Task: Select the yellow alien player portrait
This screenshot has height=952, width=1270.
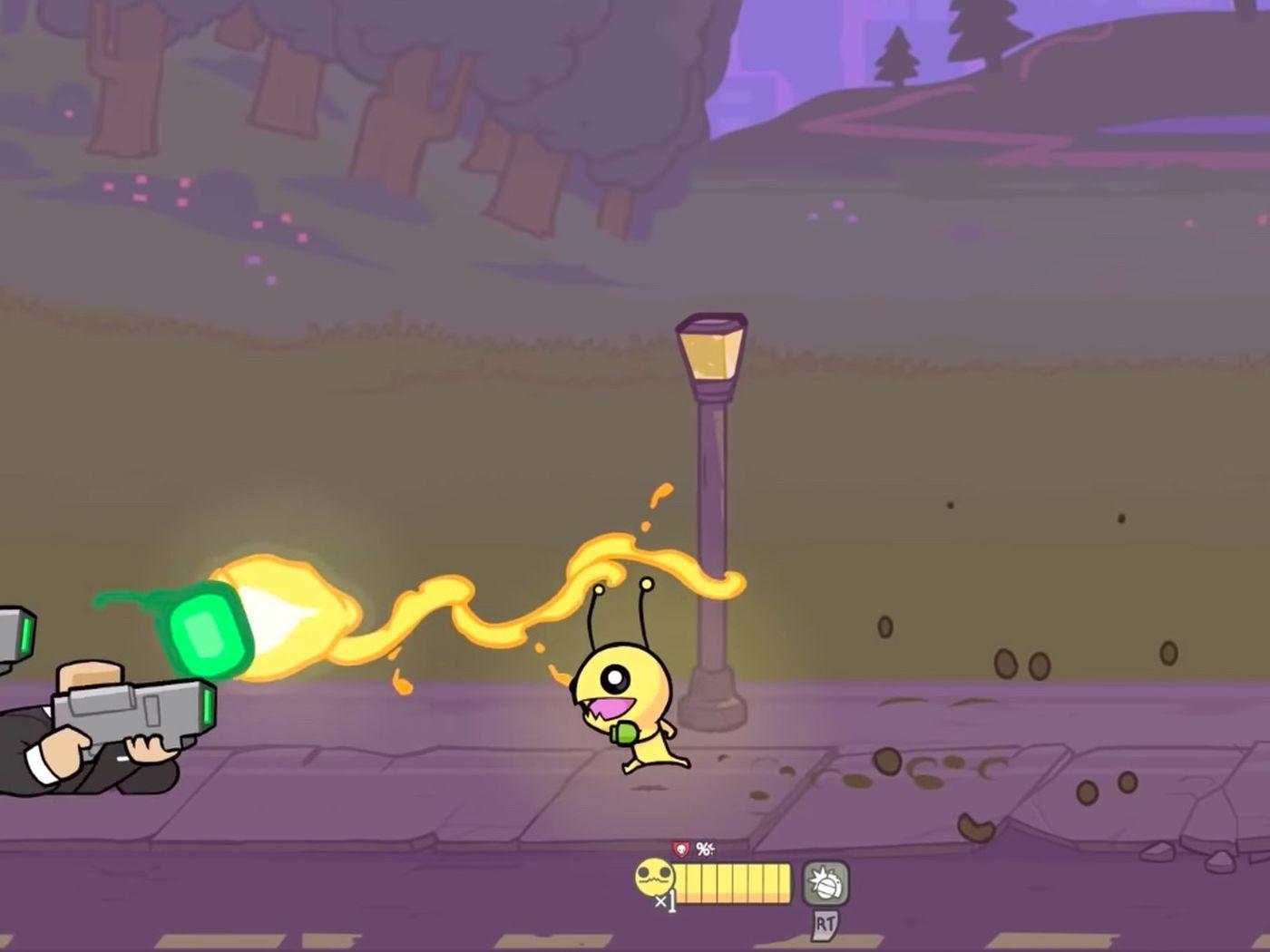Action: [654, 878]
